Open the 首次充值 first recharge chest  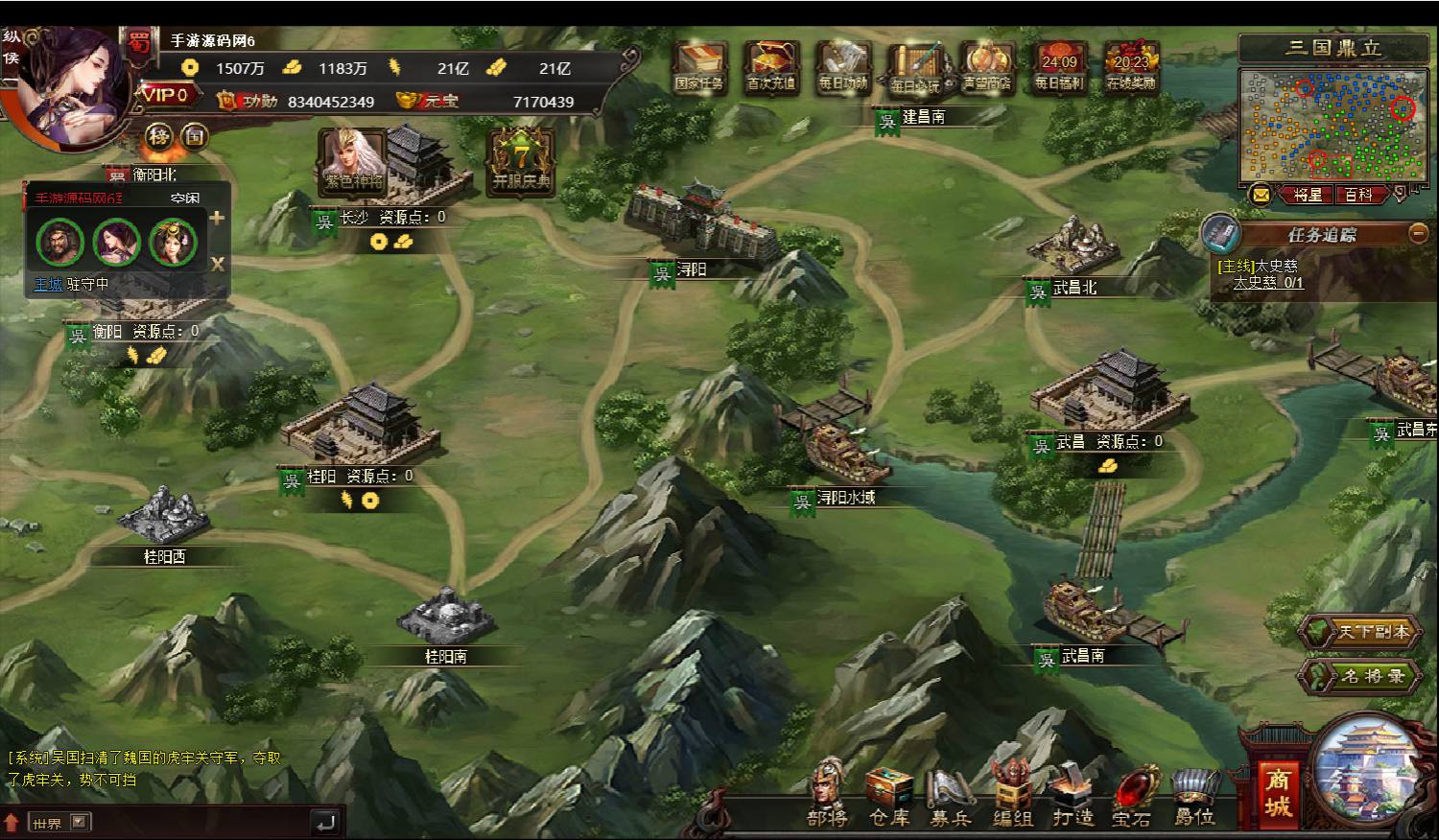[770, 67]
